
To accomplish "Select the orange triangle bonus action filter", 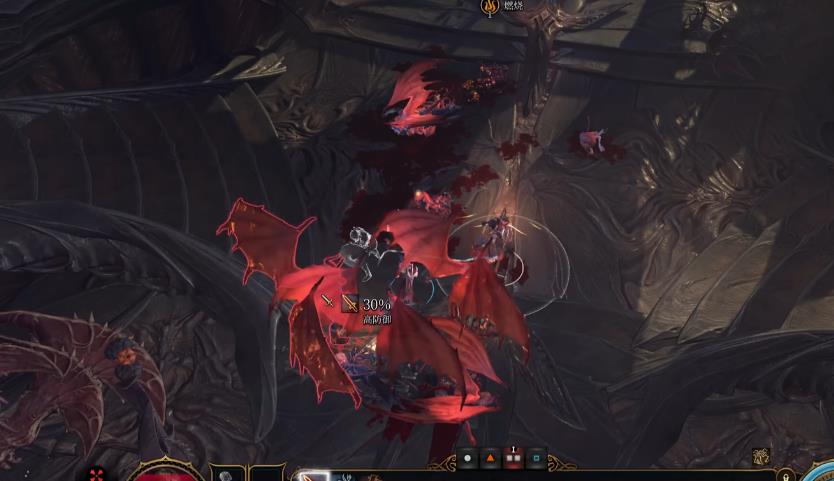I will (490, 459).
